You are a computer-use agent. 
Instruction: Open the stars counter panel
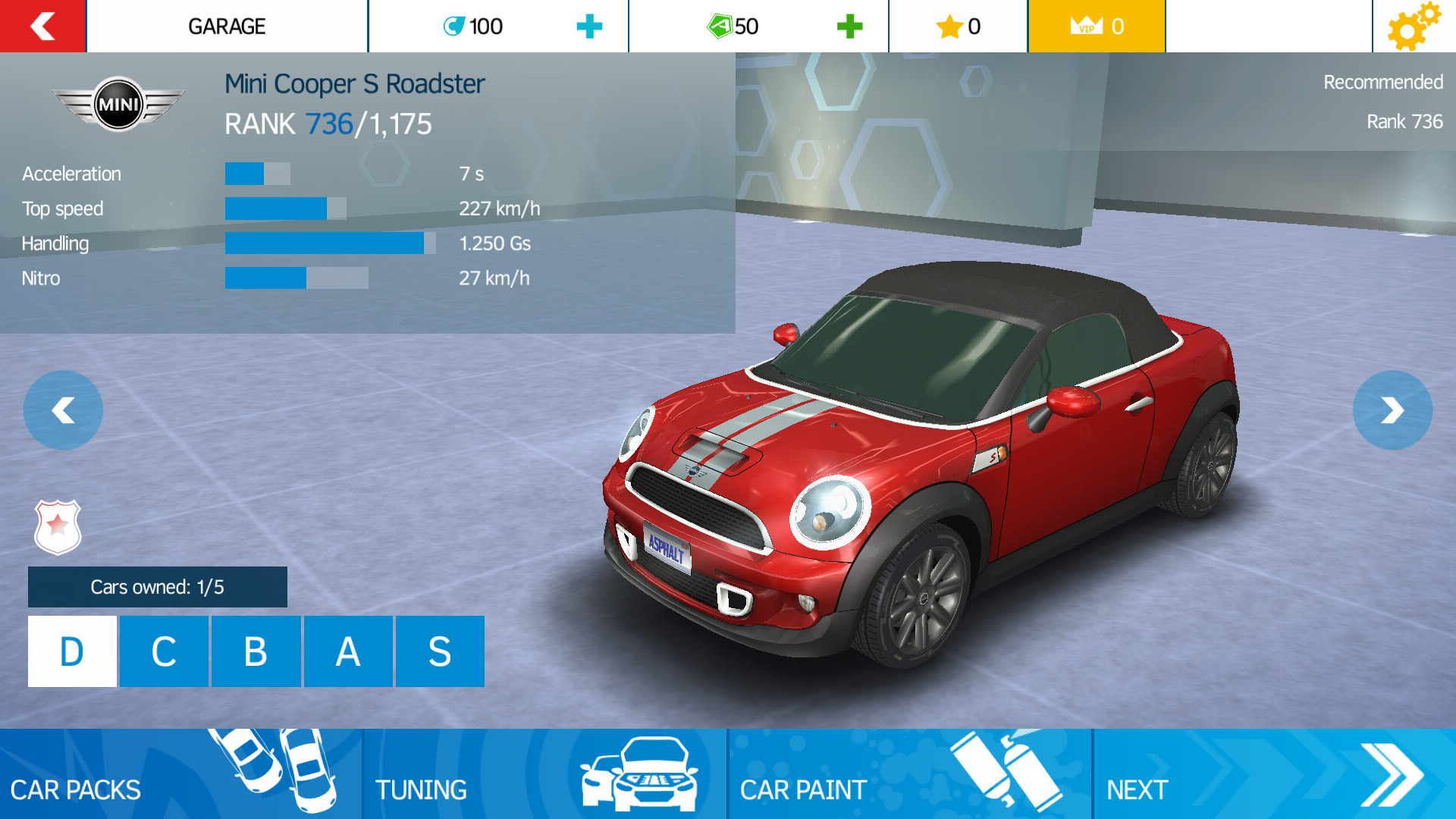[x=958, y=27]
